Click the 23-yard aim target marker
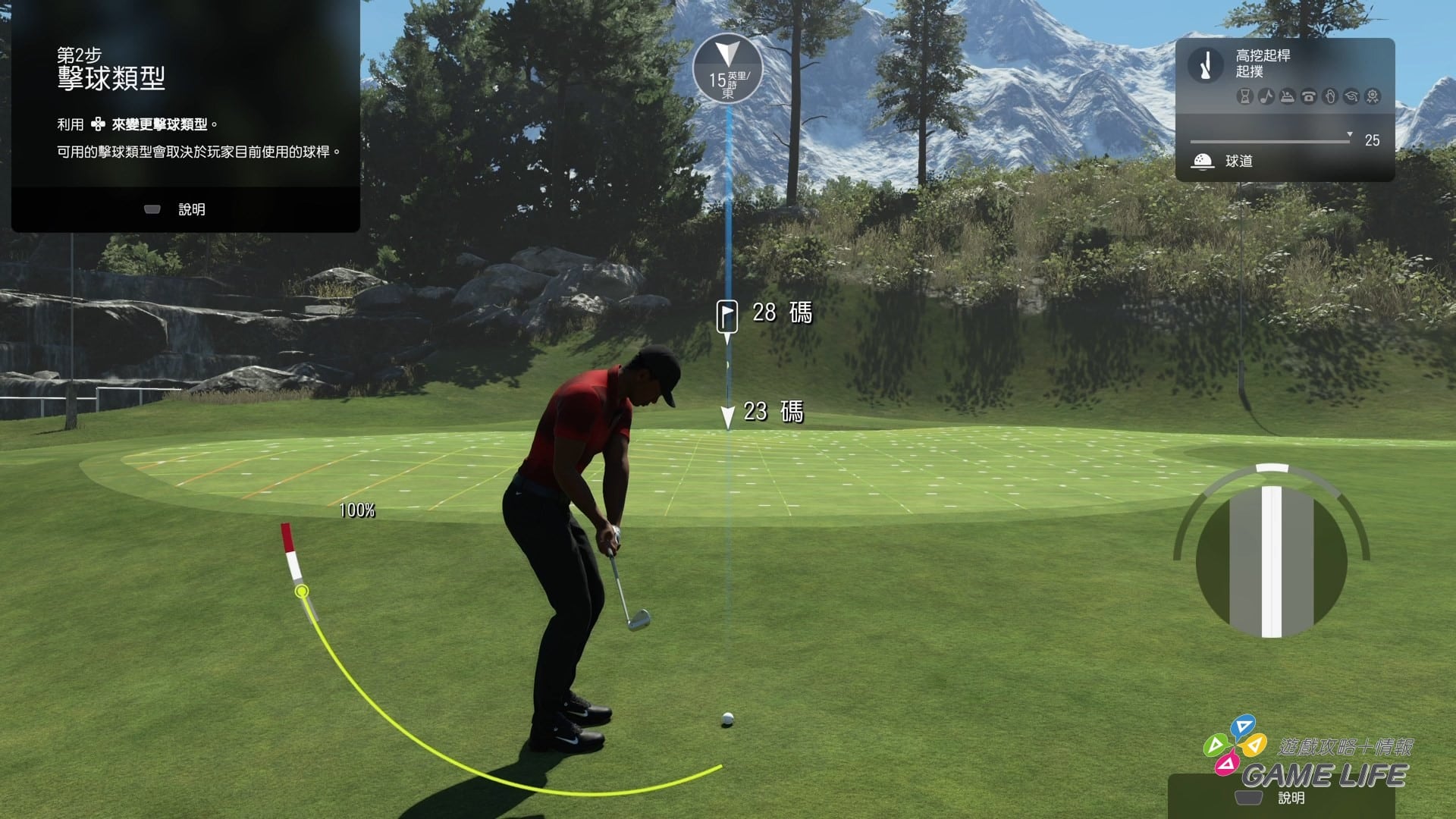Screen dimensions: 1456x819 tap(728, 416)
